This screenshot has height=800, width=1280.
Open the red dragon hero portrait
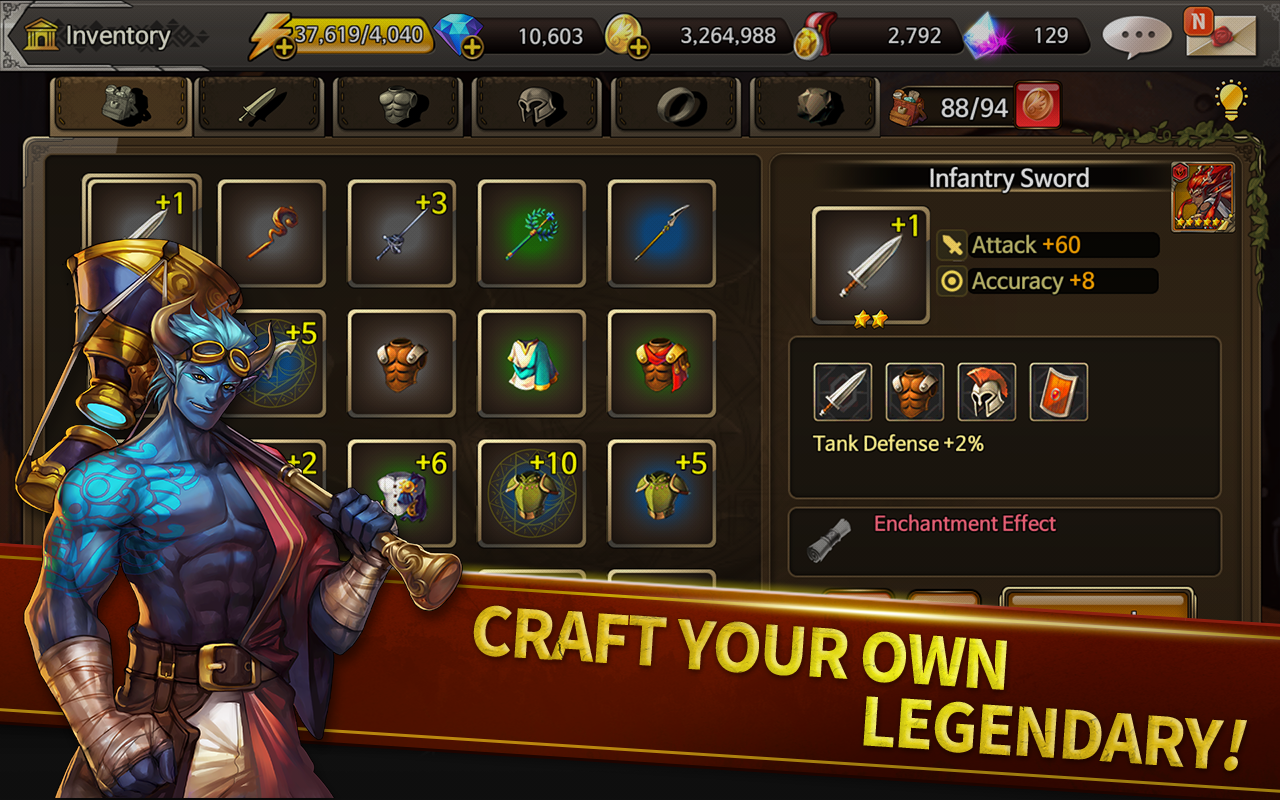point(1203,198)
